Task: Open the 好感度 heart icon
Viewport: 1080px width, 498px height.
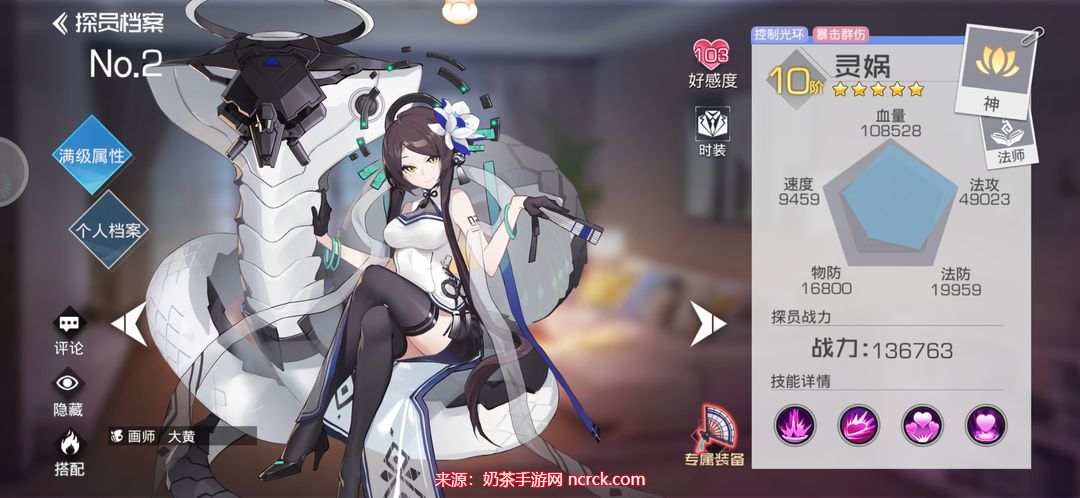Action: [712, 61]
